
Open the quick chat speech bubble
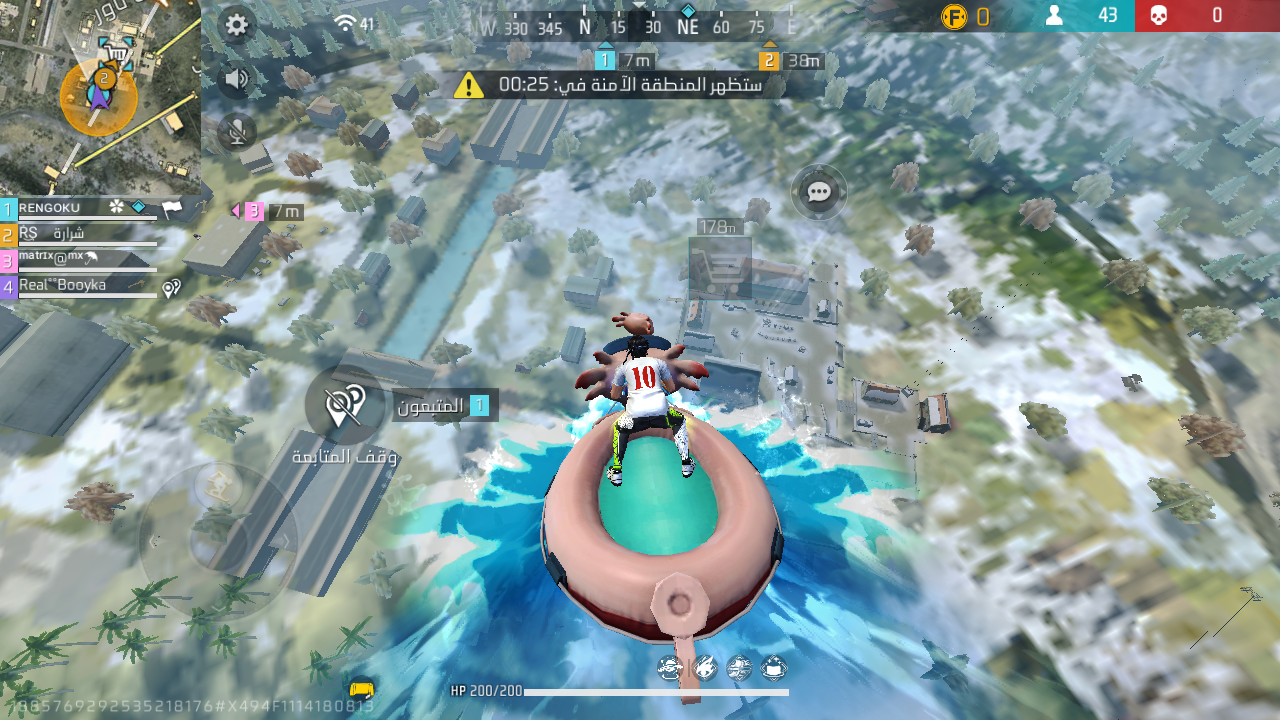819,192
